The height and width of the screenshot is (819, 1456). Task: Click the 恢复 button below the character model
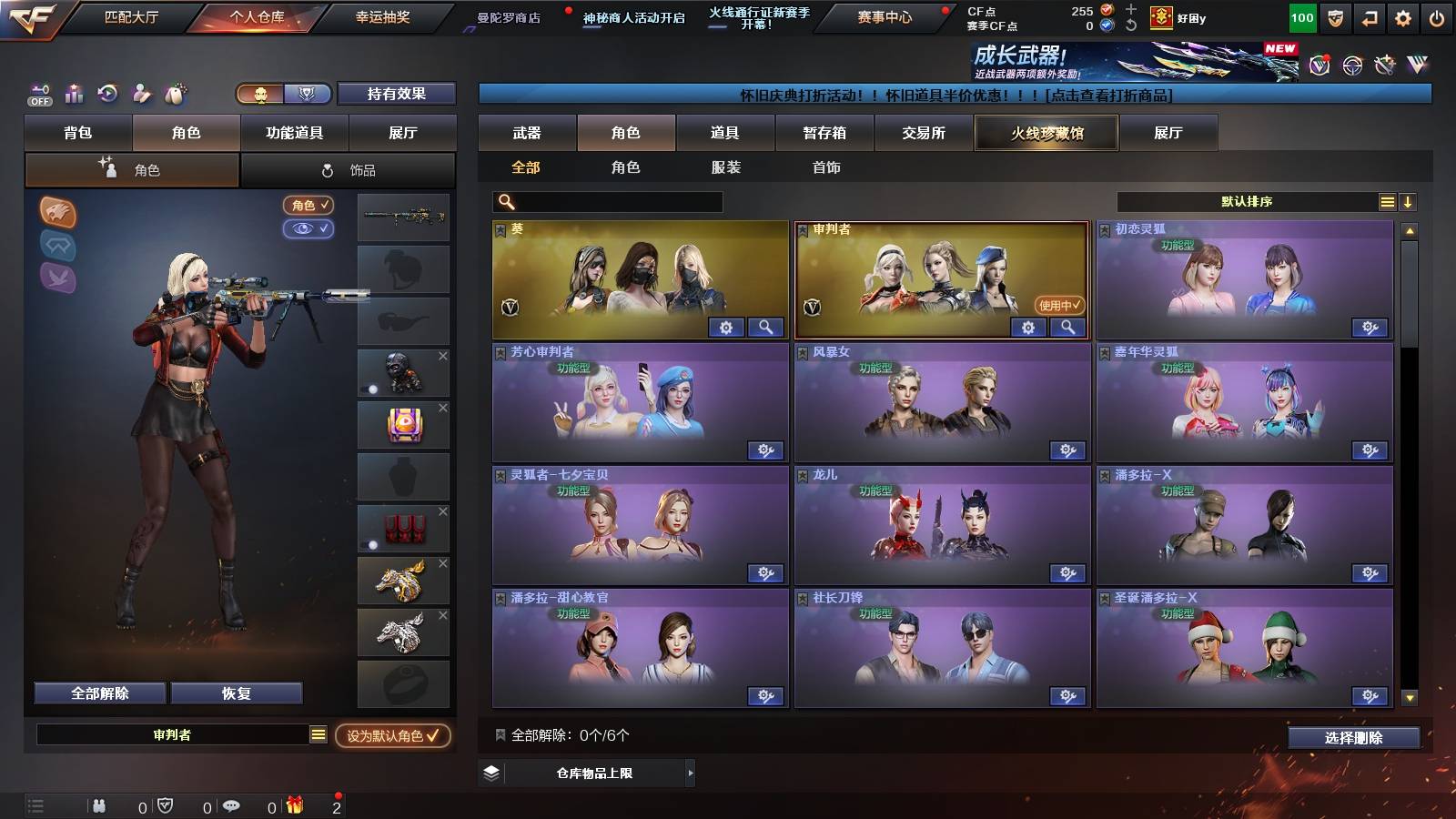click(237, 693)
